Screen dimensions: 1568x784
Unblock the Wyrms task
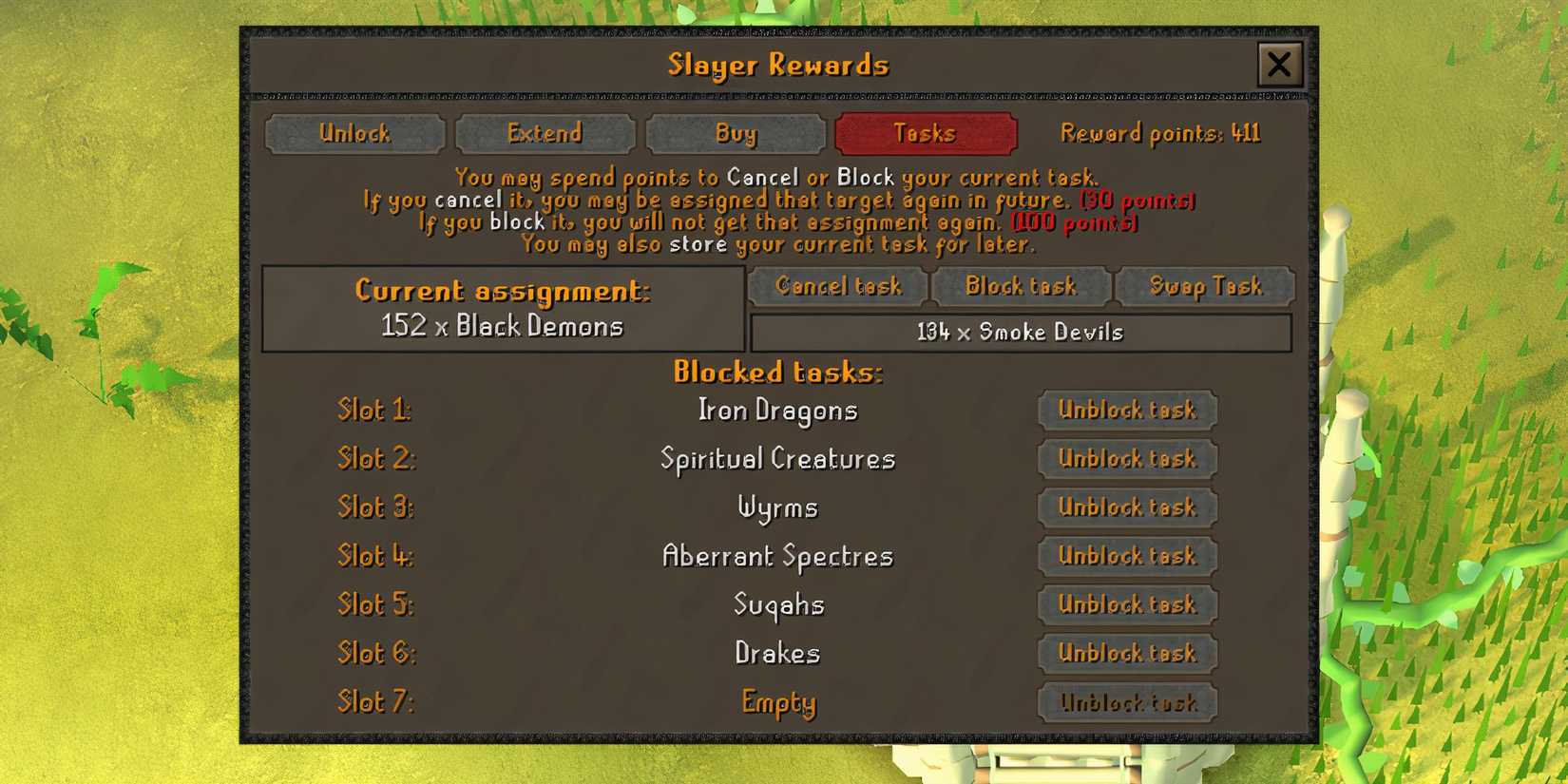tap(1126, 507)
